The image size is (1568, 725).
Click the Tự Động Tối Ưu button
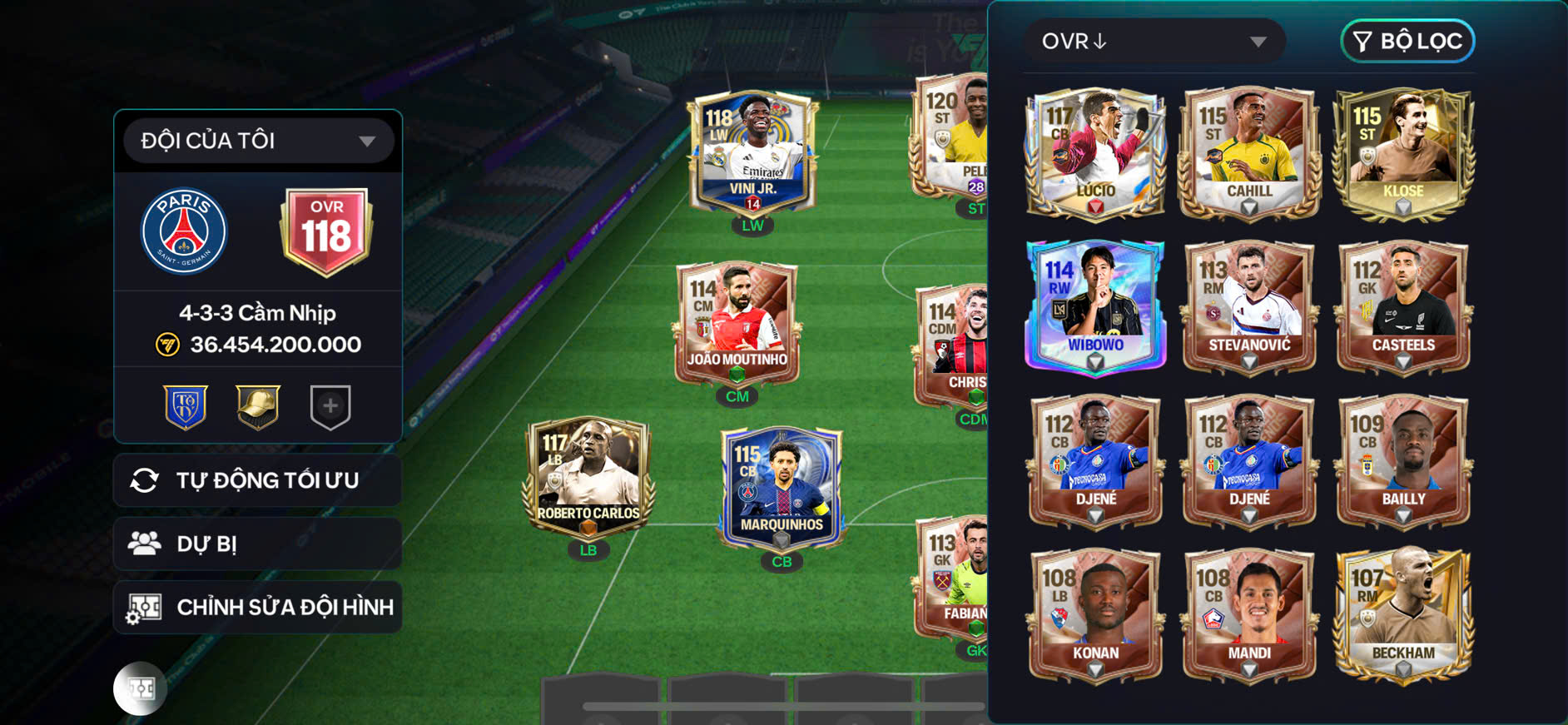[258, 480]
